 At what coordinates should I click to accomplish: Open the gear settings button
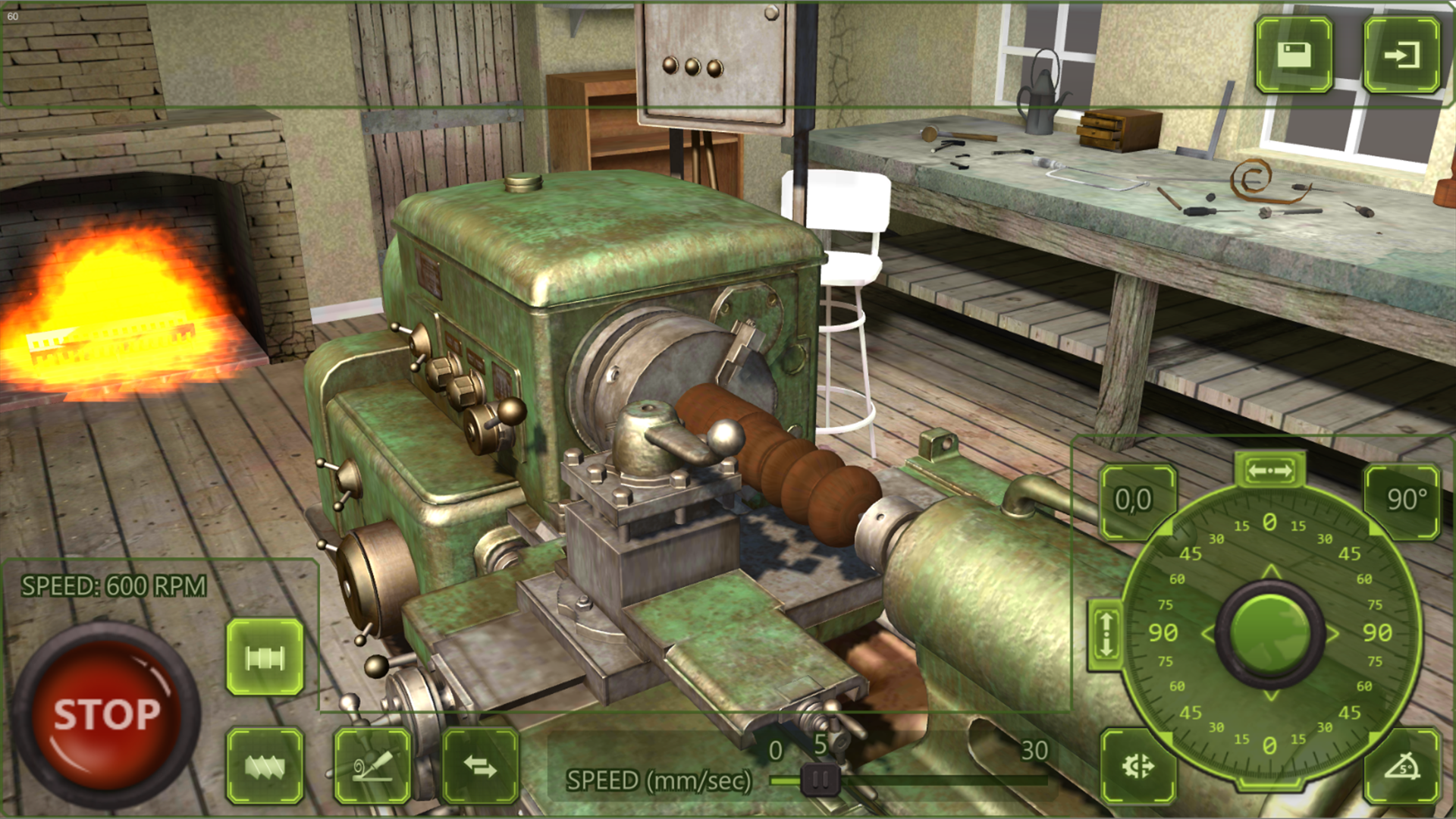click(x=1137, y=766)
